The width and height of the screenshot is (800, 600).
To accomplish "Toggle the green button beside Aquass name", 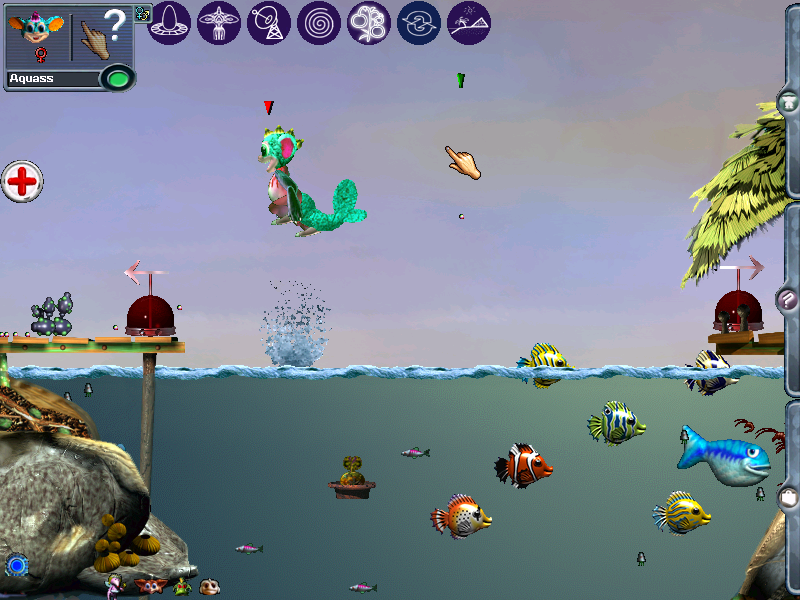I will pyautogui.click(x=118, y=77).
